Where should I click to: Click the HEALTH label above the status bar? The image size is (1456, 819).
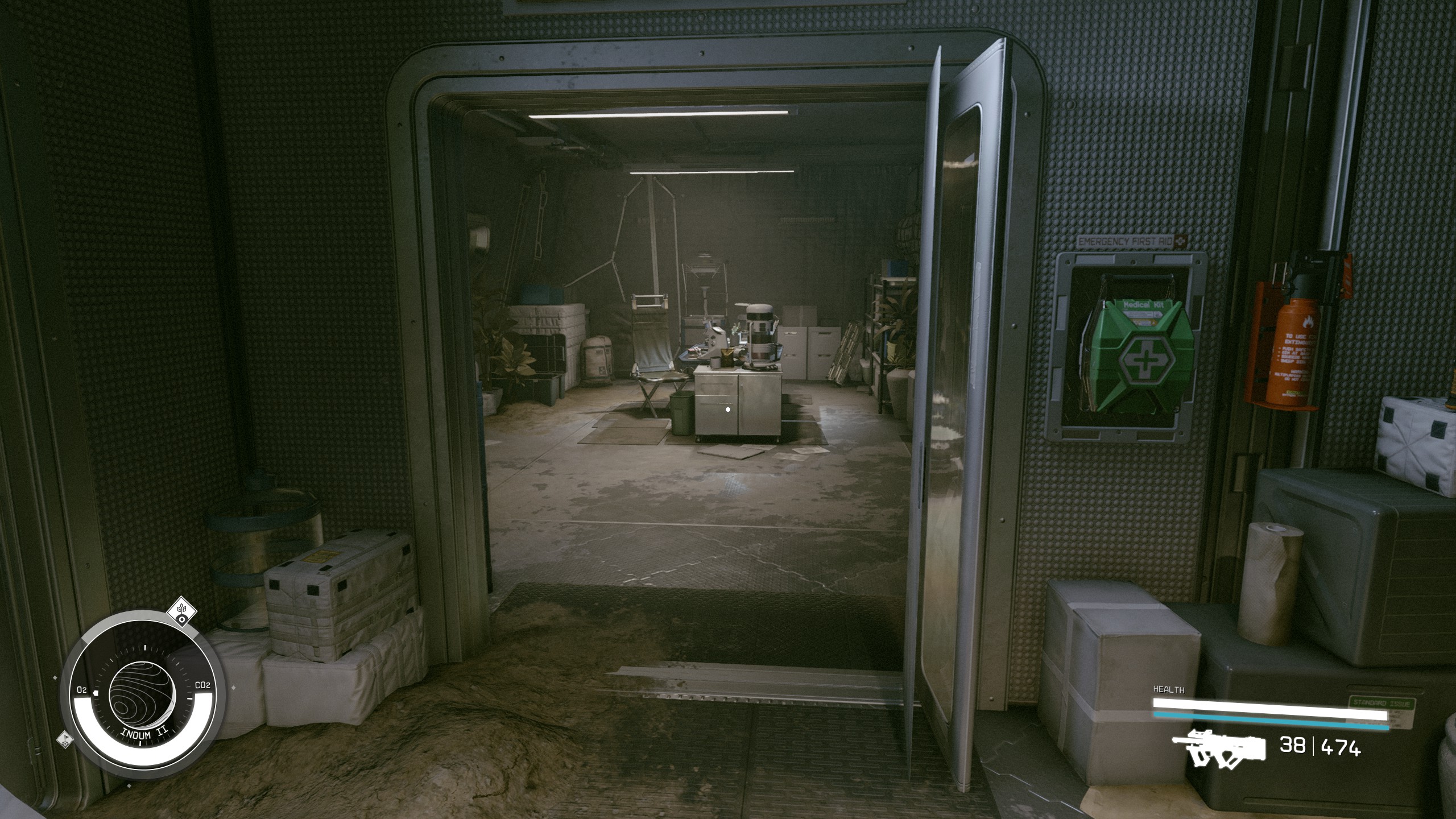[1169, 690]
